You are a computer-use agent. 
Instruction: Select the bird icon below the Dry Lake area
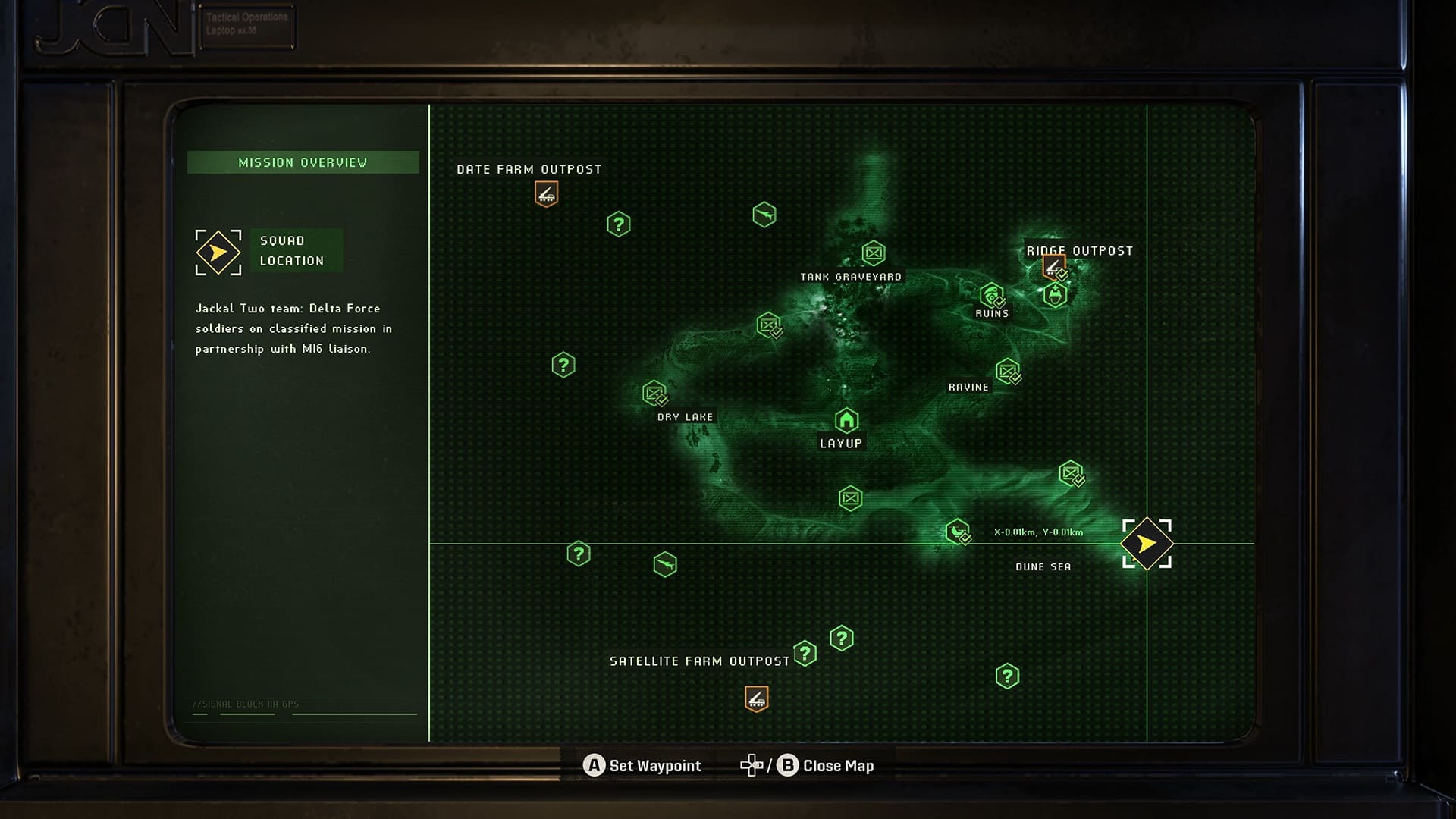click(665, 564)
